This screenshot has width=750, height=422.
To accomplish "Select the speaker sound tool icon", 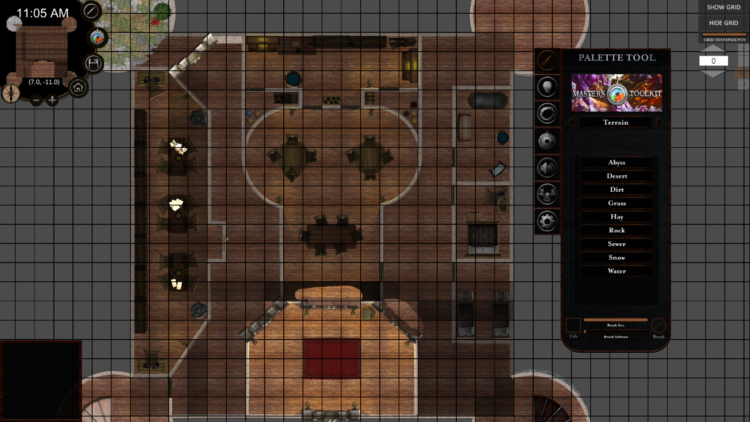I will point(547,166).
